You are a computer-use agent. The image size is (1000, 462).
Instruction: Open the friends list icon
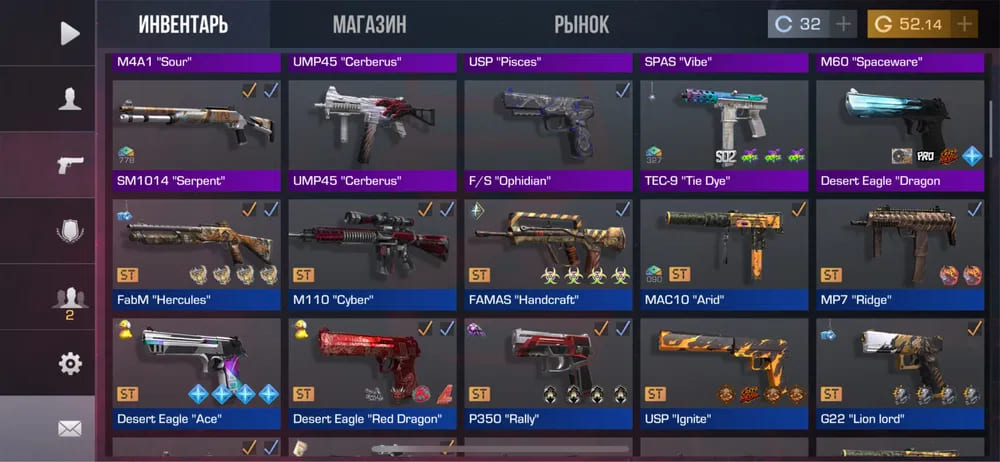[x=69, y=298]
